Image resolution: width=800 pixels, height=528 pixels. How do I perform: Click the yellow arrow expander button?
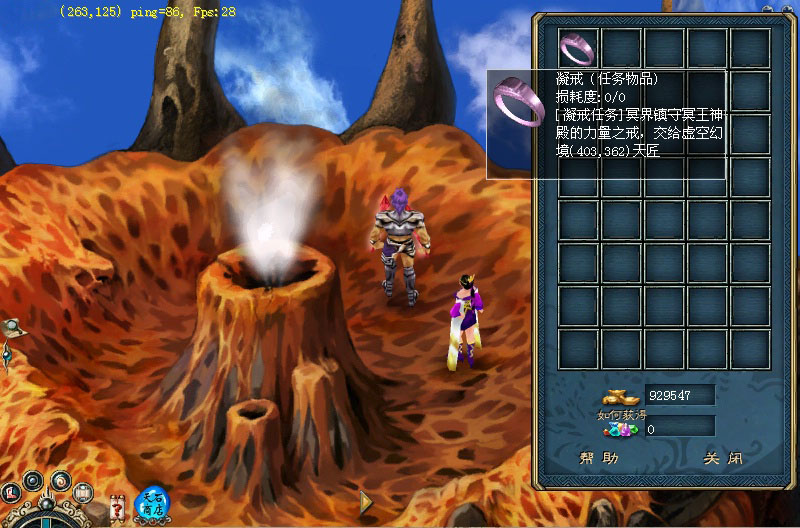[x=367, y=502]
